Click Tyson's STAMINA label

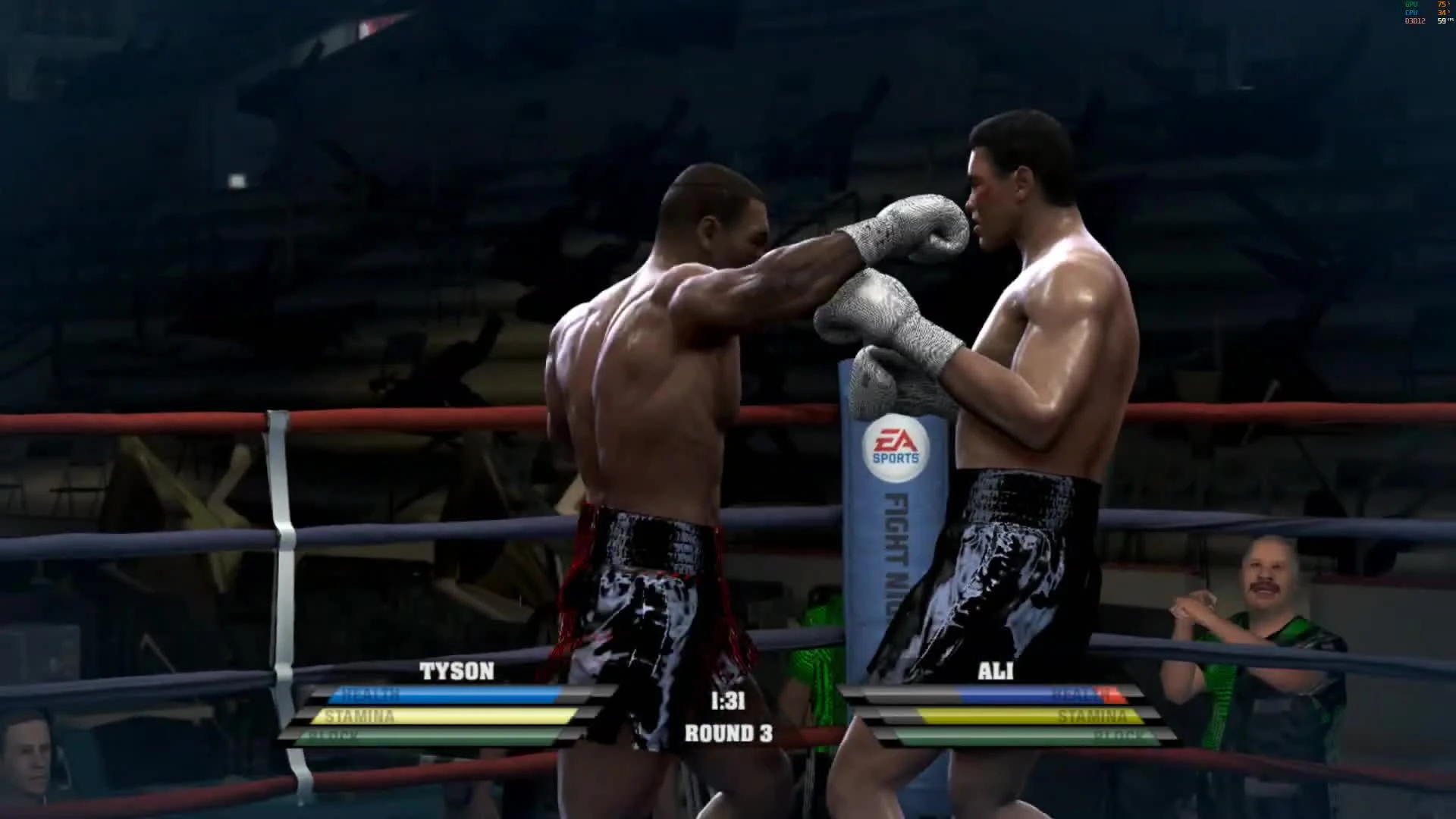tap(358, 717)
